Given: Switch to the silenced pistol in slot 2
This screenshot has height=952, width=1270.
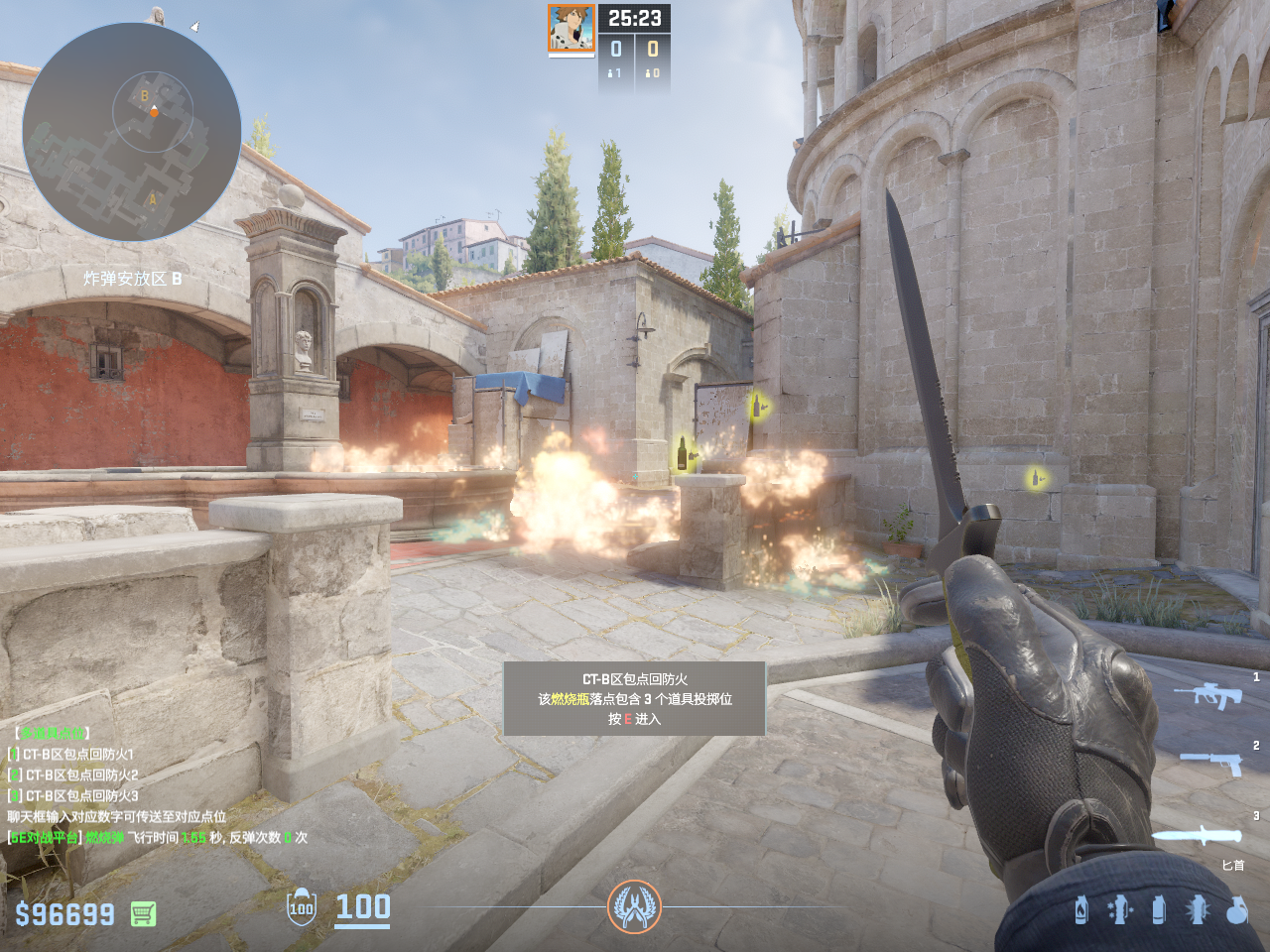Looking at the screenshot, I should (1211, 762).
